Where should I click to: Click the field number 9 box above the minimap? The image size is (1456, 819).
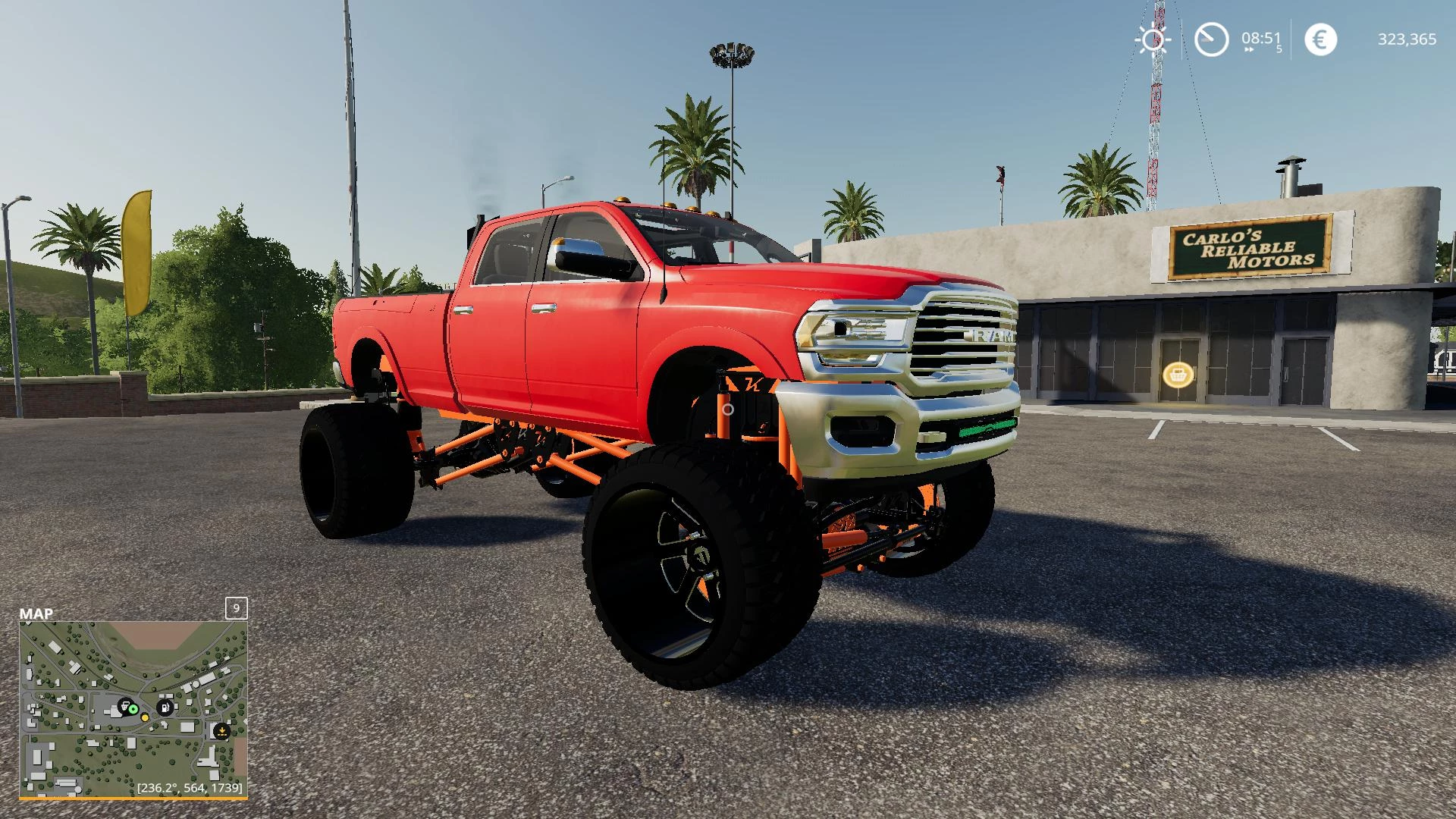tap(236, 608)
